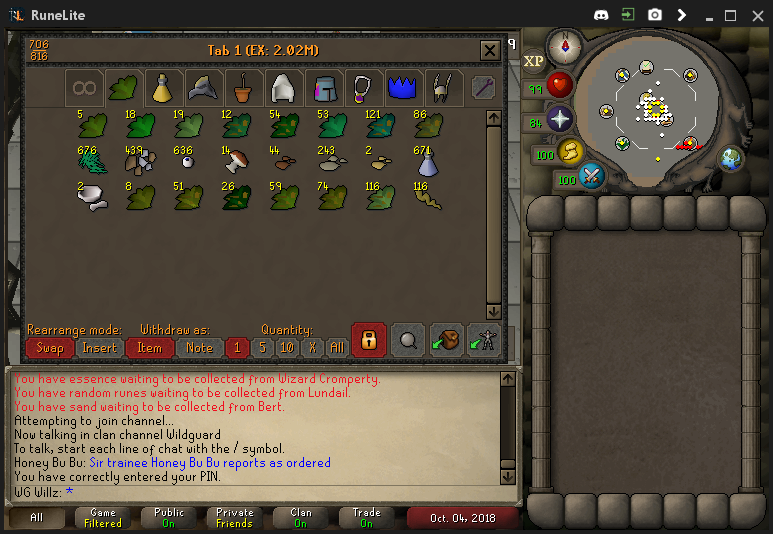The width and height of the screenshot is (773, 534).
Task: Open bank search with the magnifying glass
Action: pos(407,340)
